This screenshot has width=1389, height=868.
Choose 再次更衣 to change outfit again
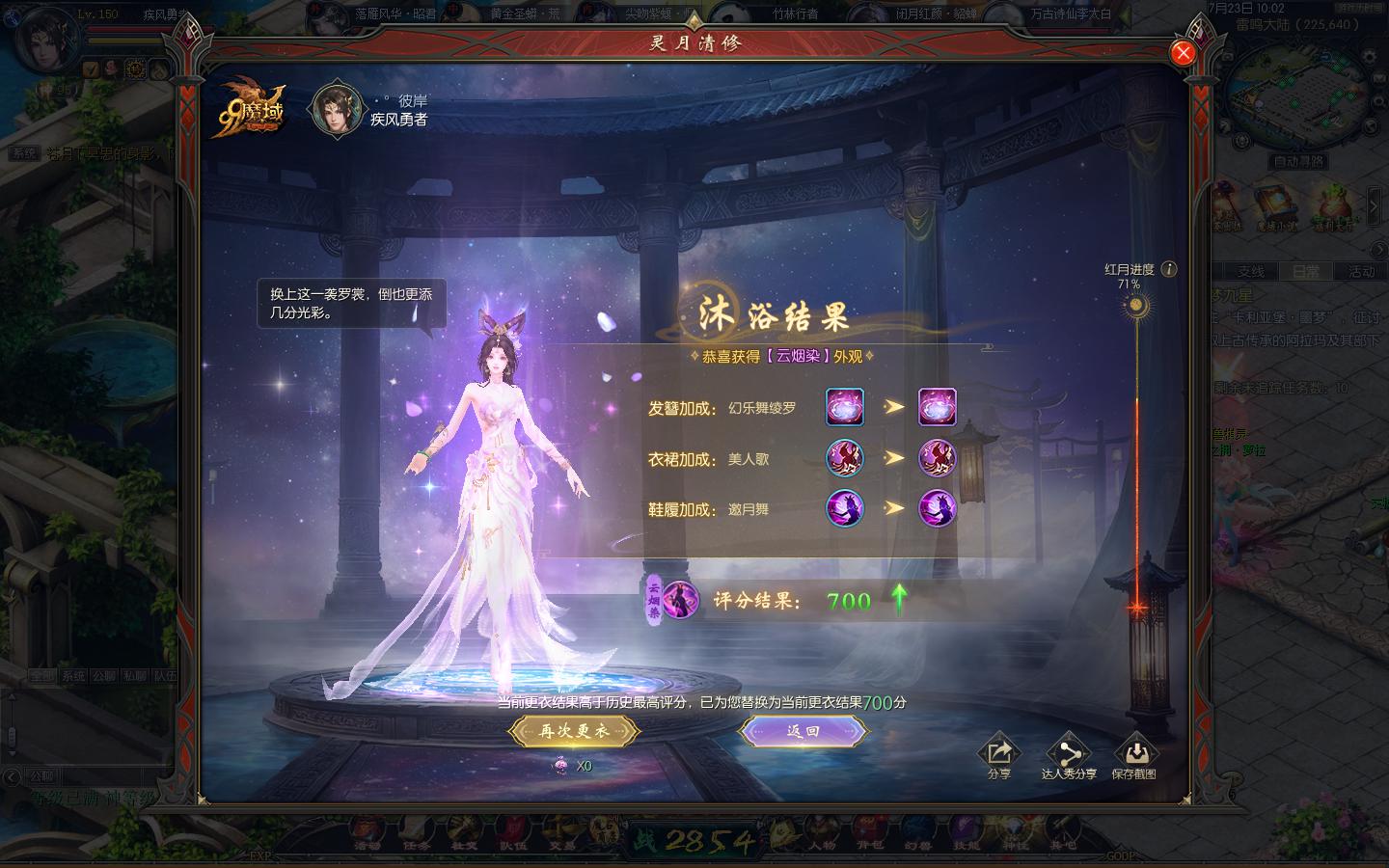coord(574,731)
